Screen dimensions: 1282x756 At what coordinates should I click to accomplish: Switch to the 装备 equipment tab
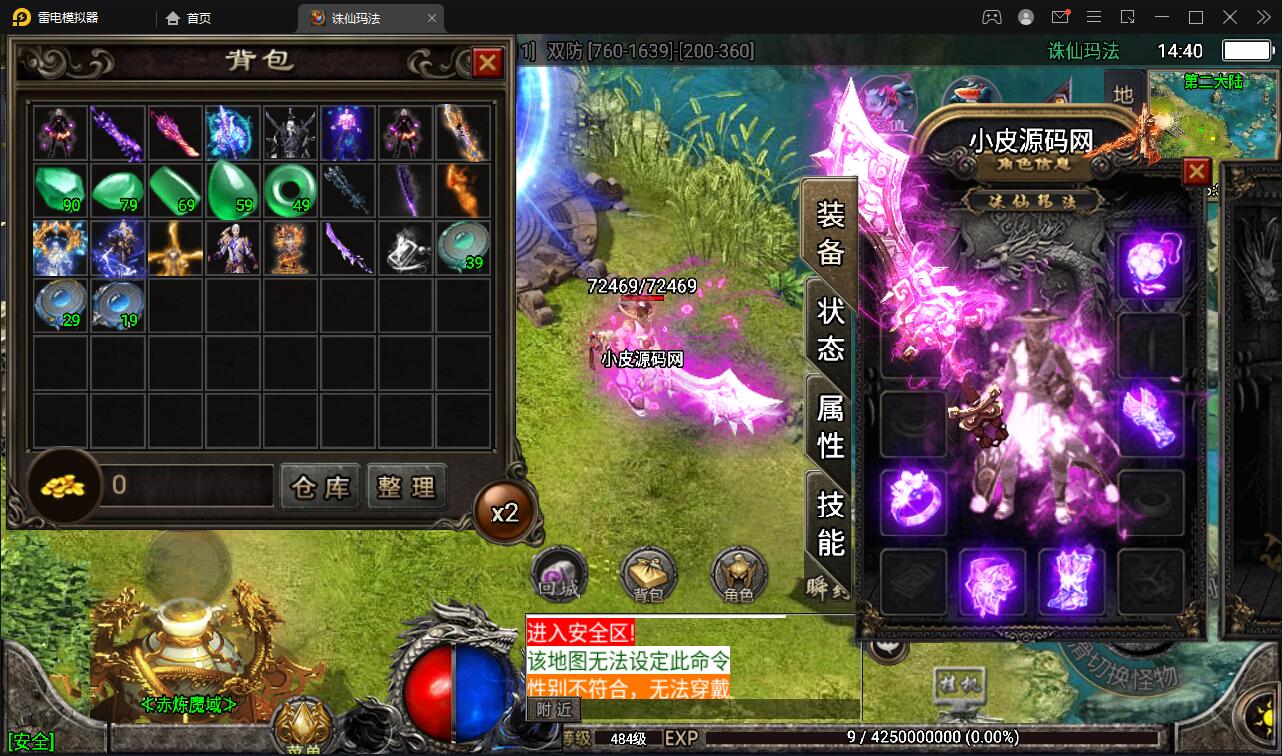(831, 233)
